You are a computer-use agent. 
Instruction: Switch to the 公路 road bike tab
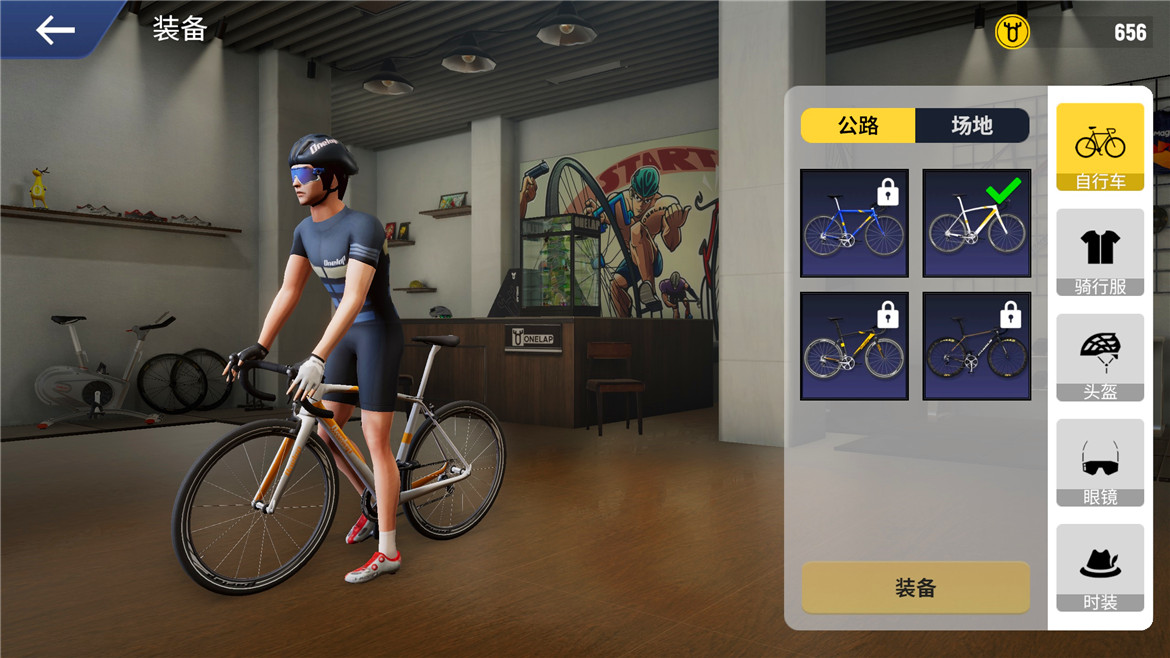click(858, 125)
